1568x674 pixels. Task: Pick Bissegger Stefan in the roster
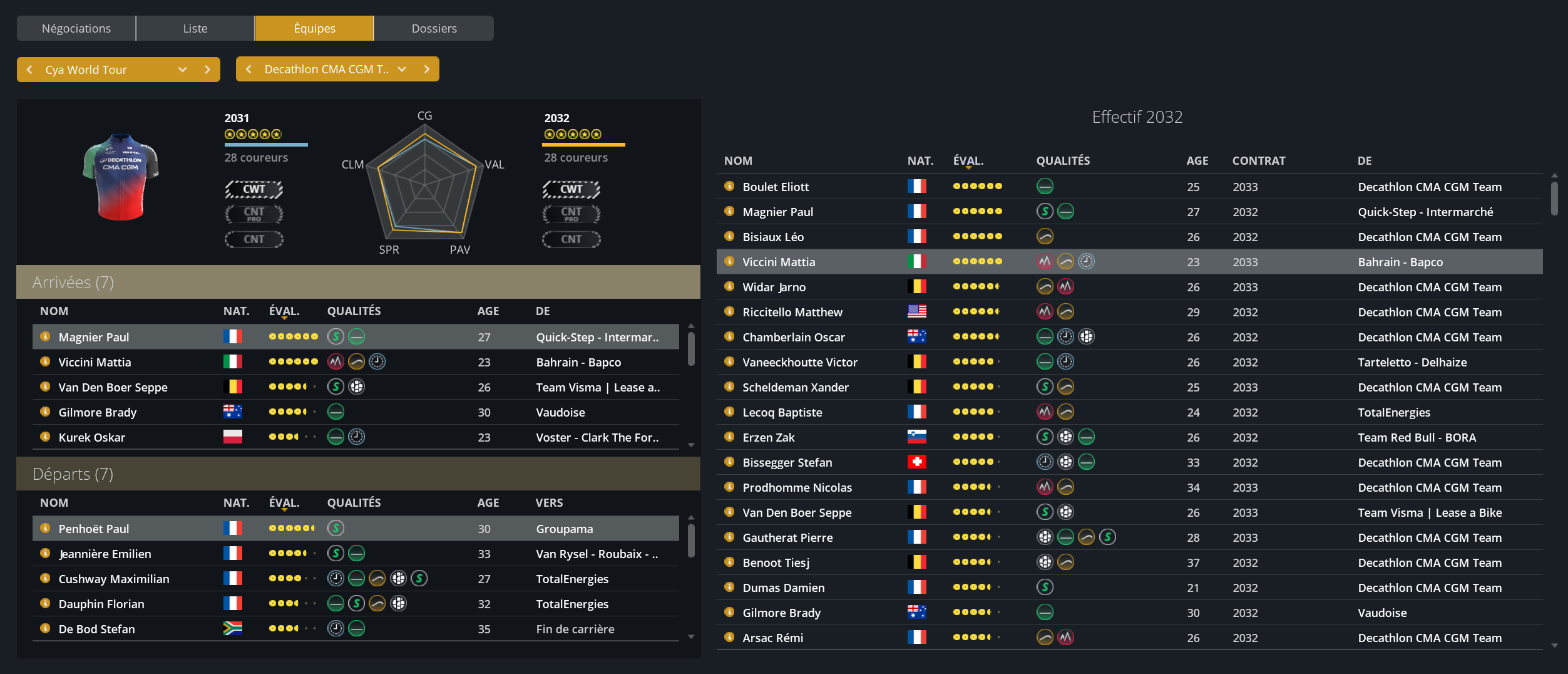787,462
